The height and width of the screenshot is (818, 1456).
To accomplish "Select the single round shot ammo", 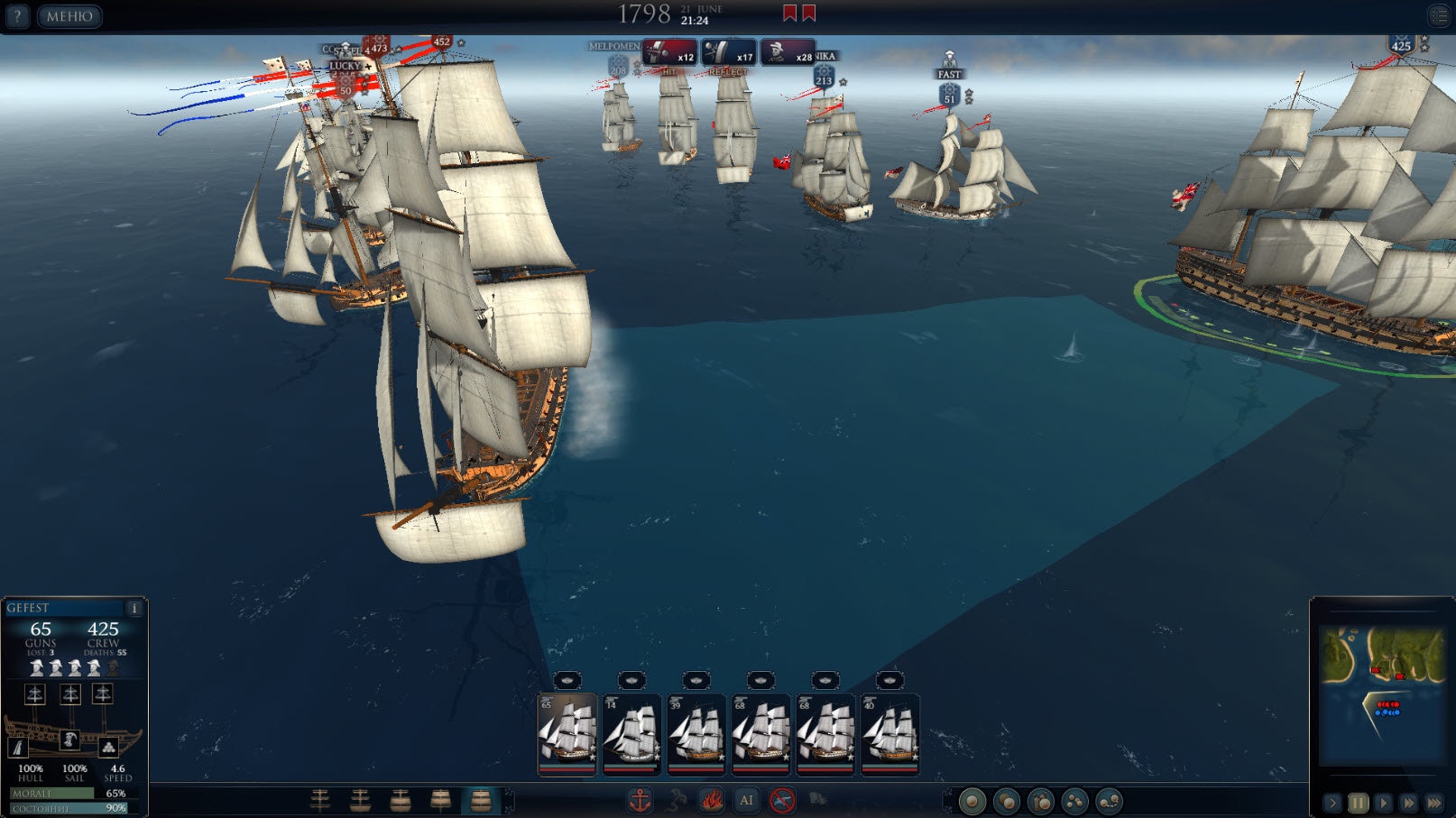I will [972, 801].
